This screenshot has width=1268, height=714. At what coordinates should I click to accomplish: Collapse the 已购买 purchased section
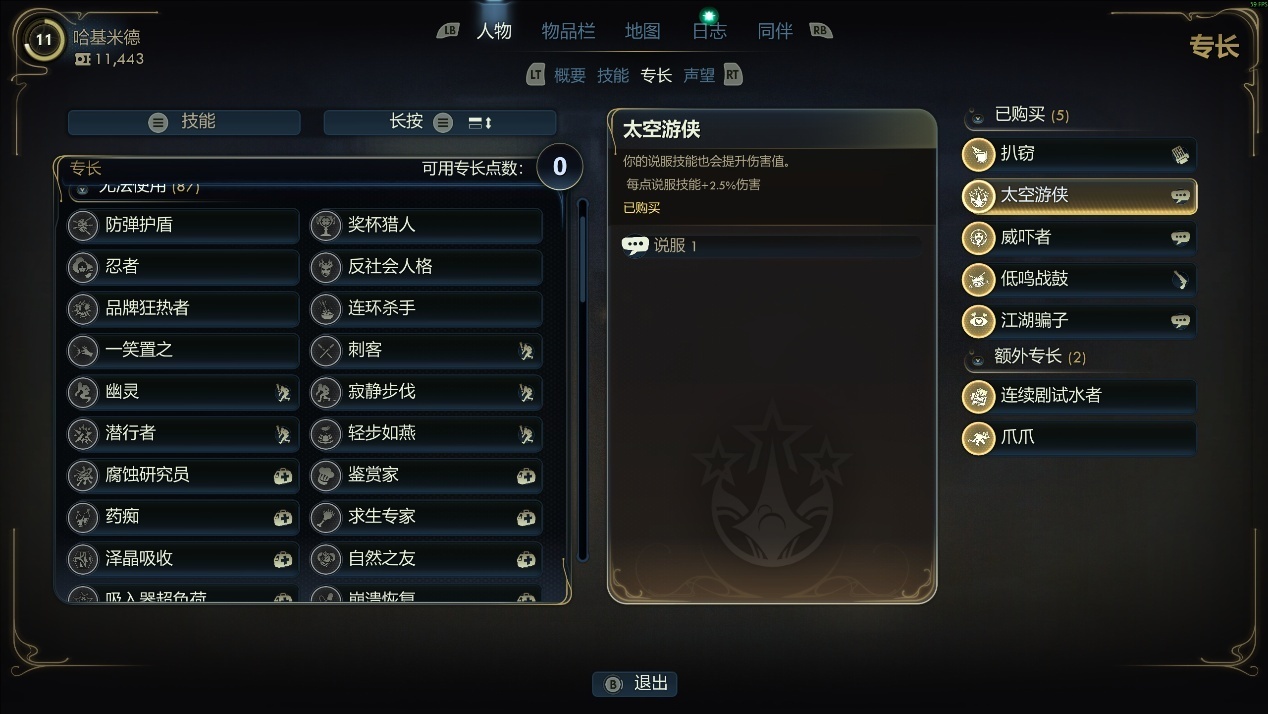tap(977, 117)
